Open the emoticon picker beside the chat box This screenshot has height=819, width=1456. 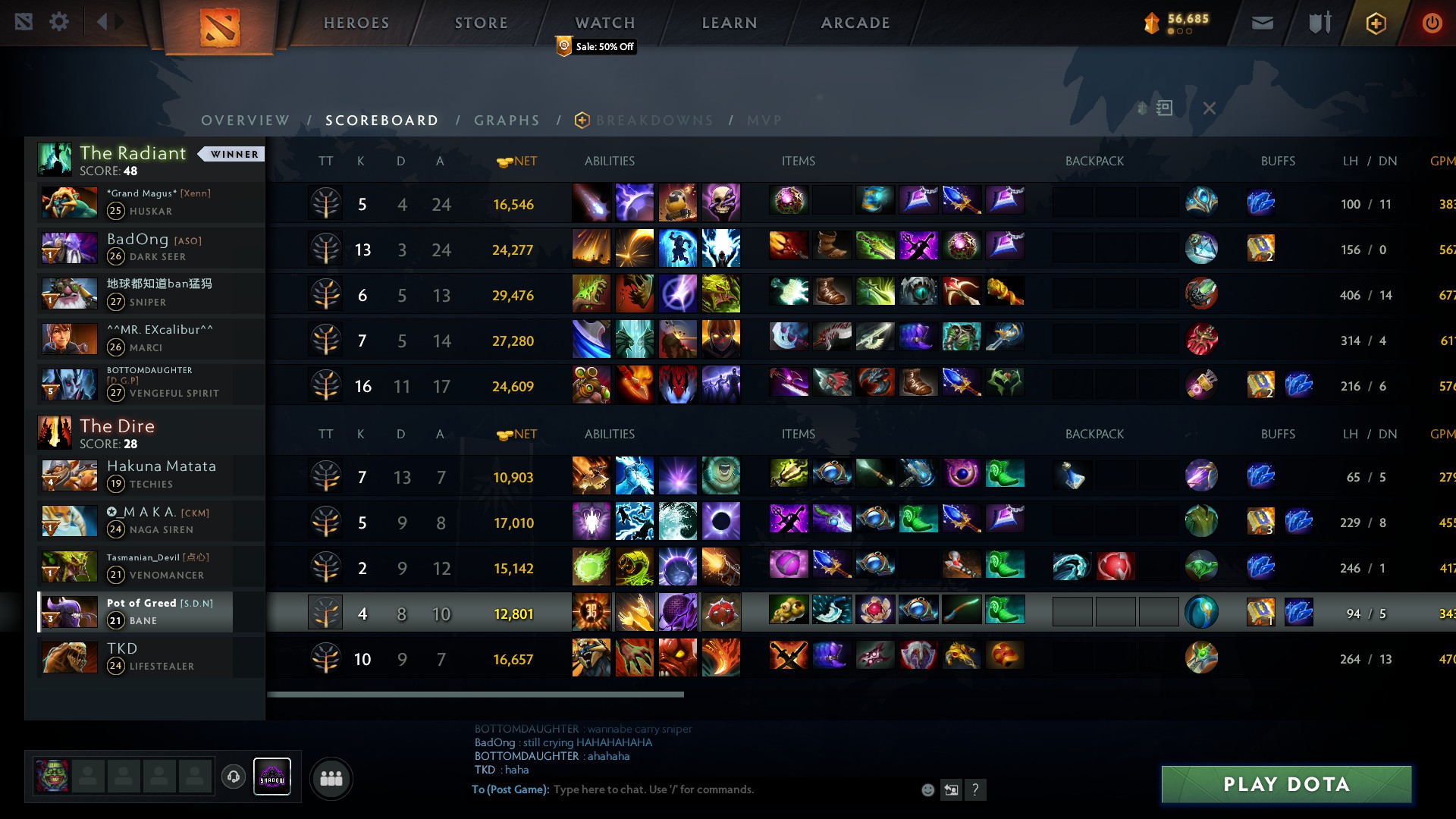point(927,789)
